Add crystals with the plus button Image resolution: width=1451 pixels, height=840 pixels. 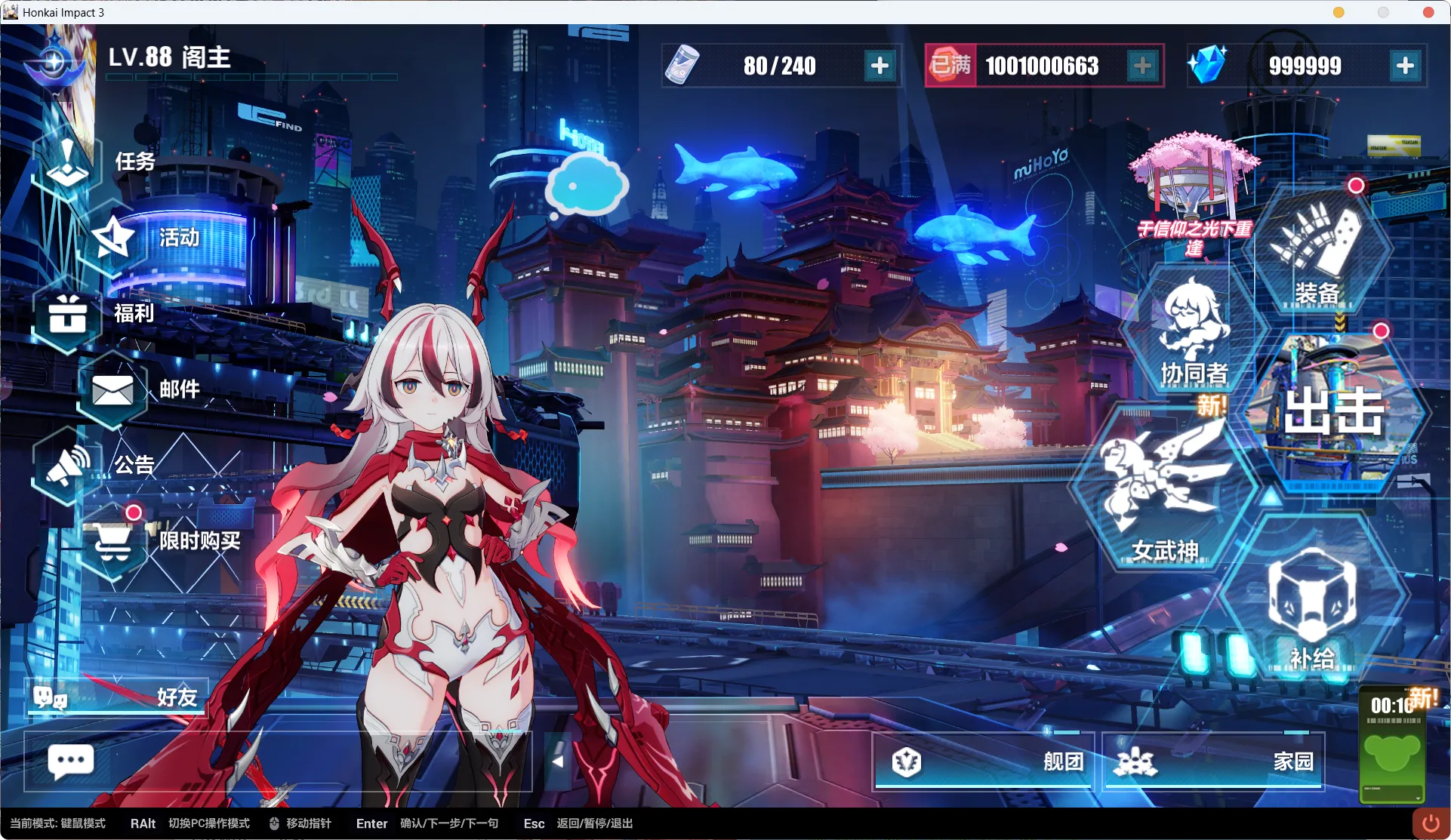1405,66
